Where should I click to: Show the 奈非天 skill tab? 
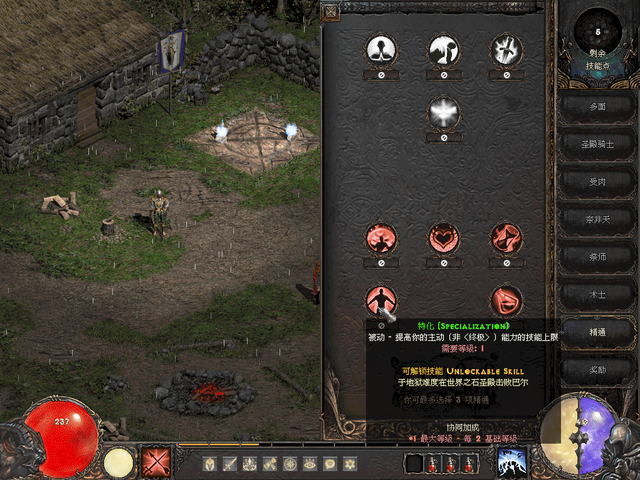(x=598, y=218)
